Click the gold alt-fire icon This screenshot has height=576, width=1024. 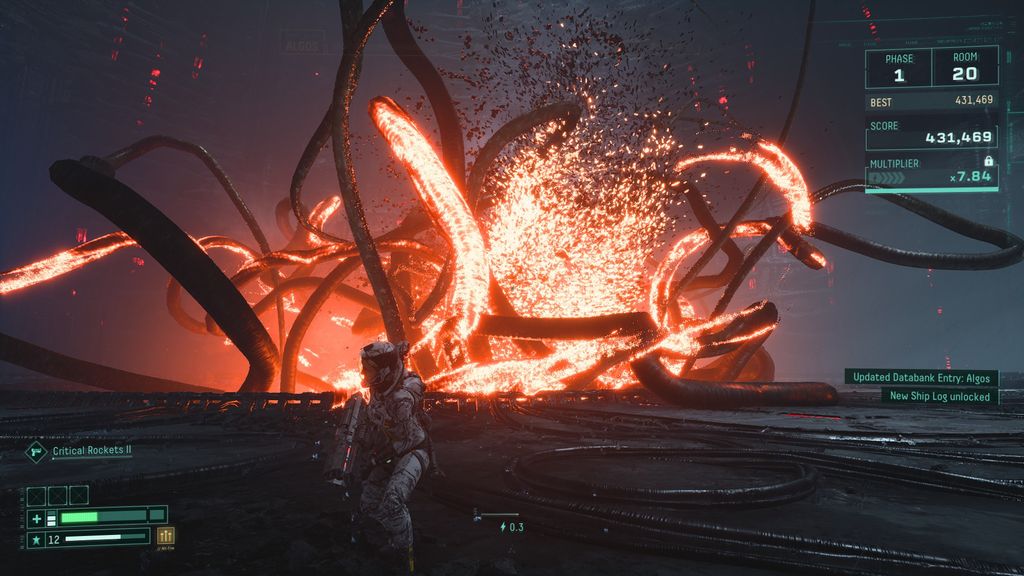coord(165,537)
